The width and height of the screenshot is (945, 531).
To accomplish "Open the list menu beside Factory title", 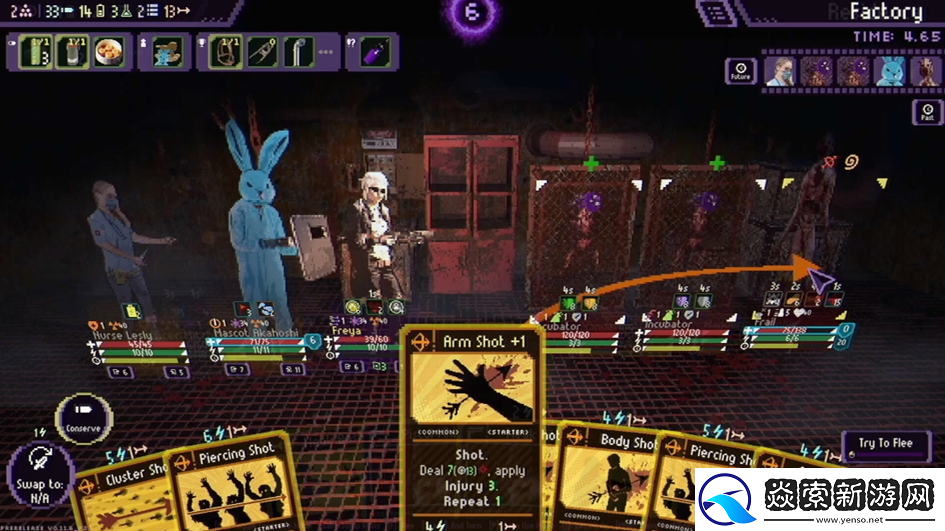I will pyautogui.click(x=714, y=13).
